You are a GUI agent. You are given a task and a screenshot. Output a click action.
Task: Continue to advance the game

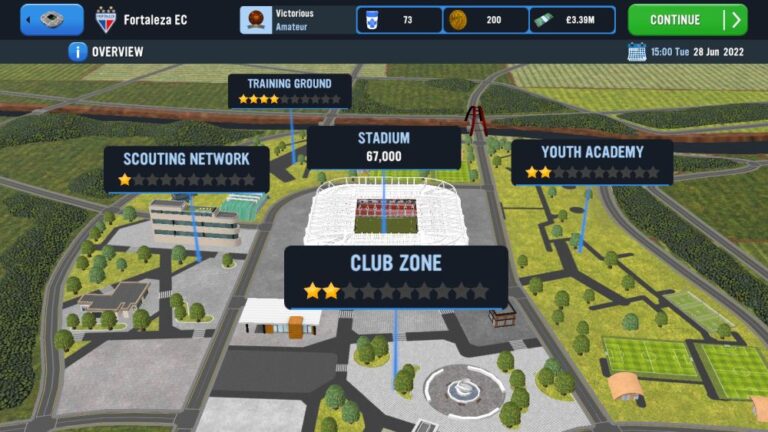[x=687, y=19]
